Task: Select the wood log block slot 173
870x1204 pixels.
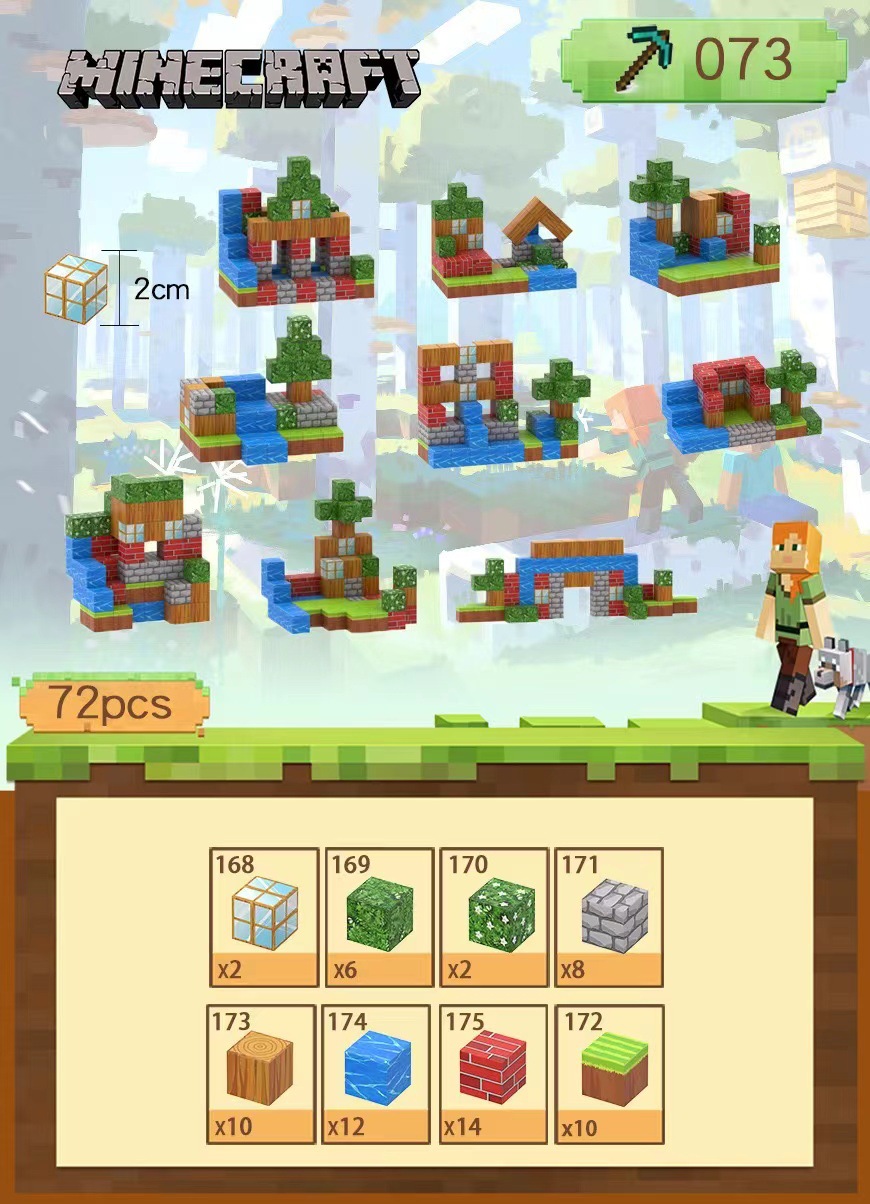Action: 262,1073
